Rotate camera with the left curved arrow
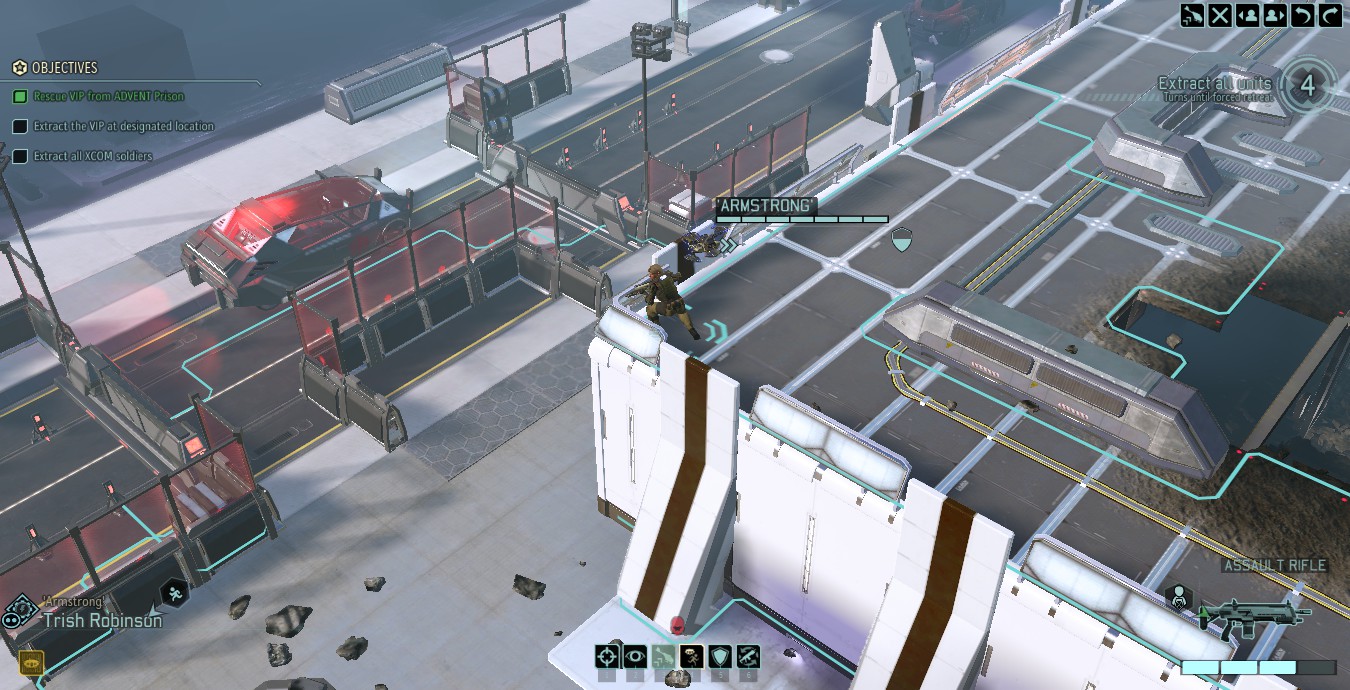 click(x=1302, y=15)
